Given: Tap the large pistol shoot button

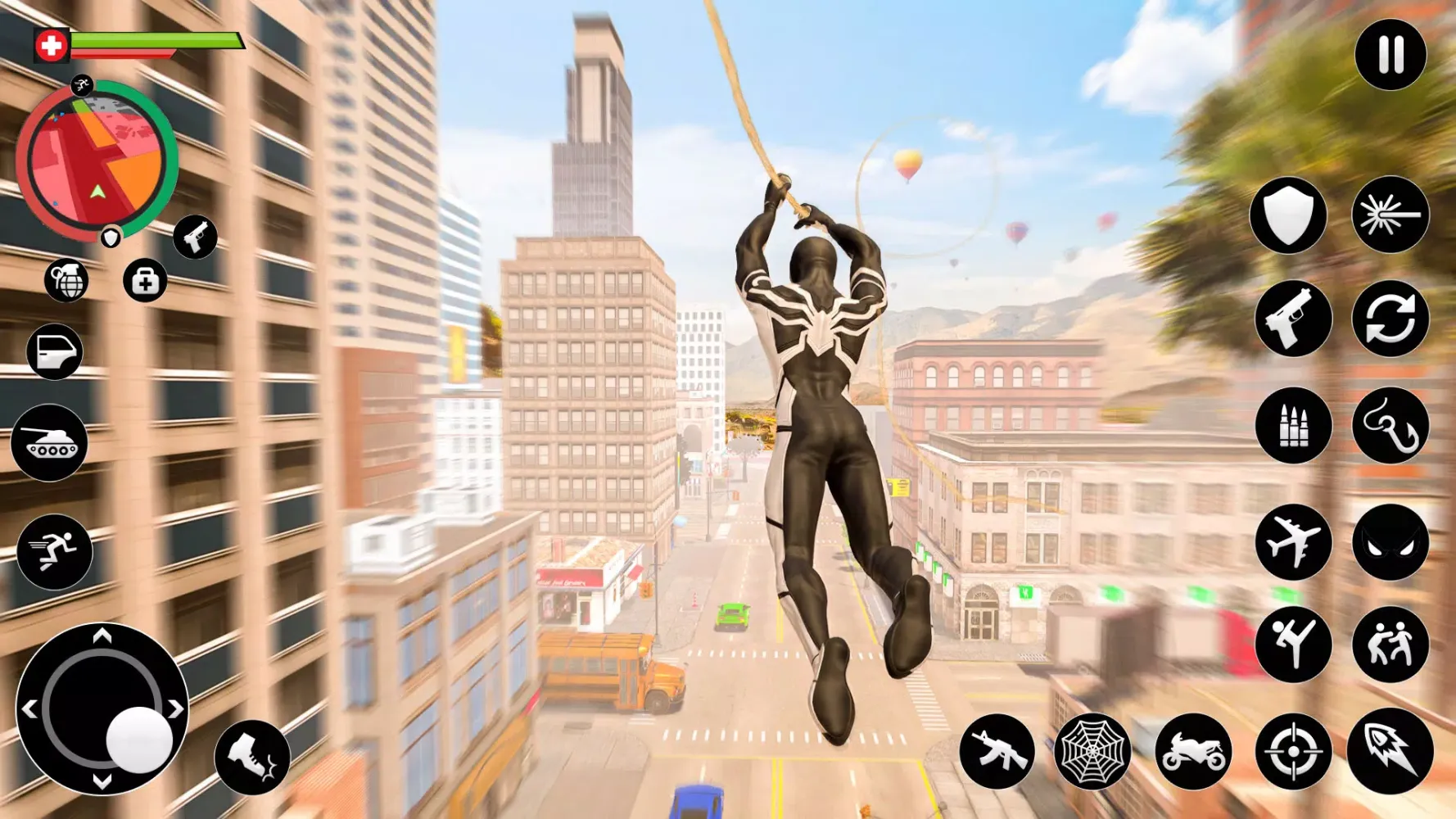Looking at the screenshot, I should pos(1293,319).
